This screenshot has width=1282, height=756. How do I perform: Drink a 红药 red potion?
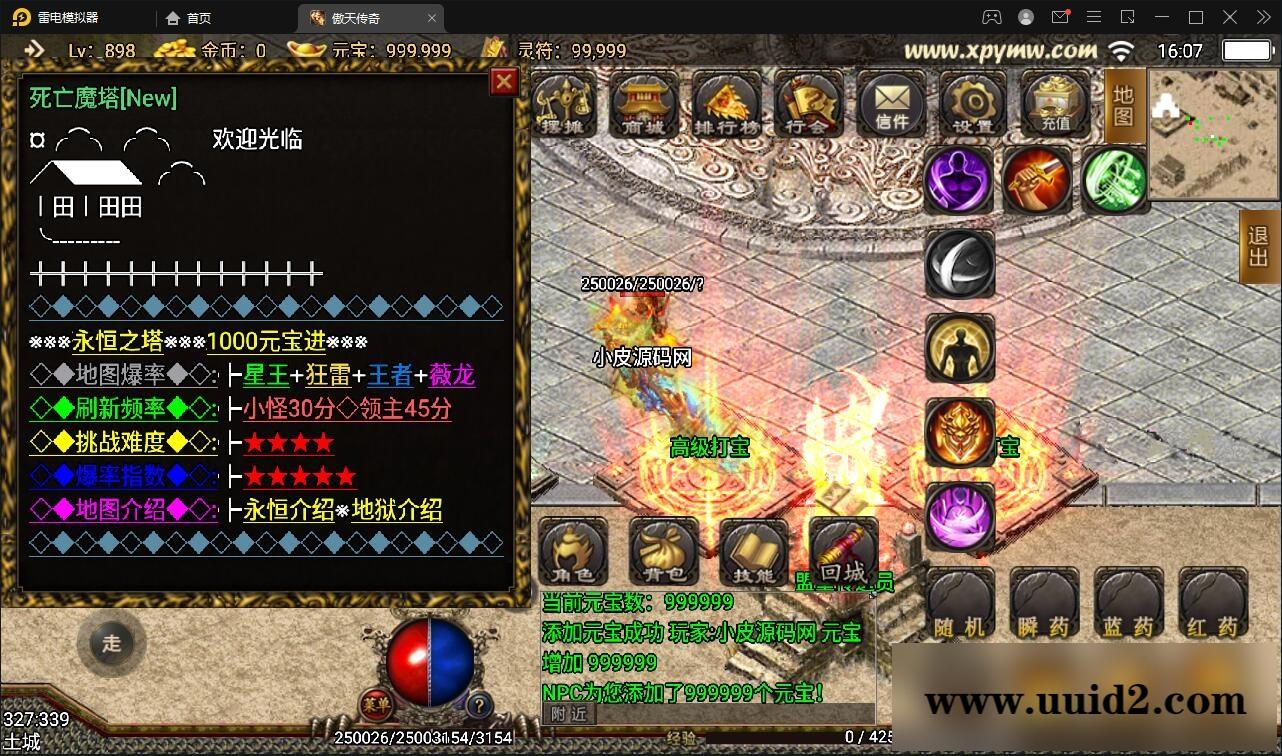point(1212,600)
